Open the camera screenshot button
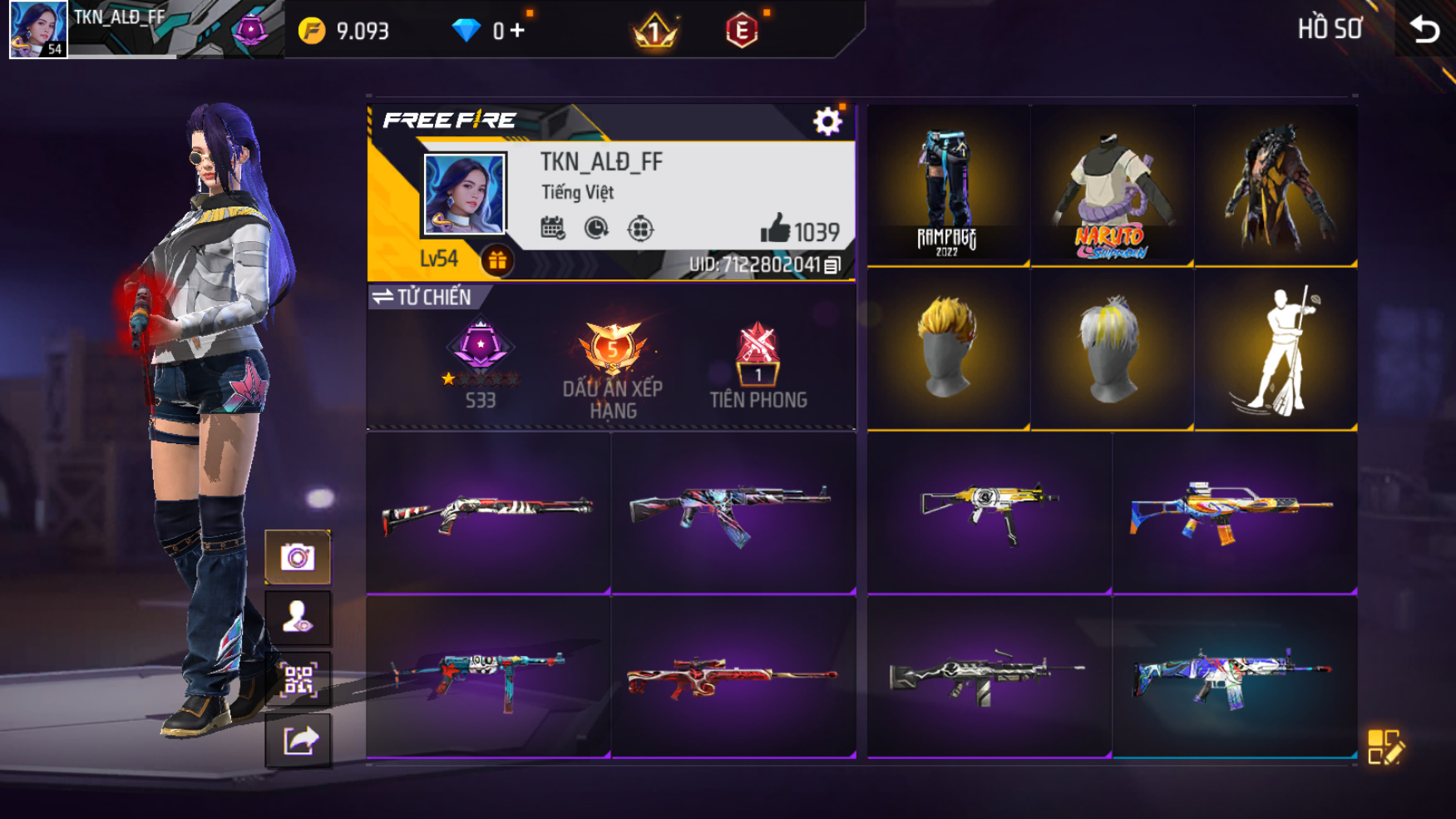Image resolution: width=1456 pixels, height=819 pixels. [x=298, y=556]
